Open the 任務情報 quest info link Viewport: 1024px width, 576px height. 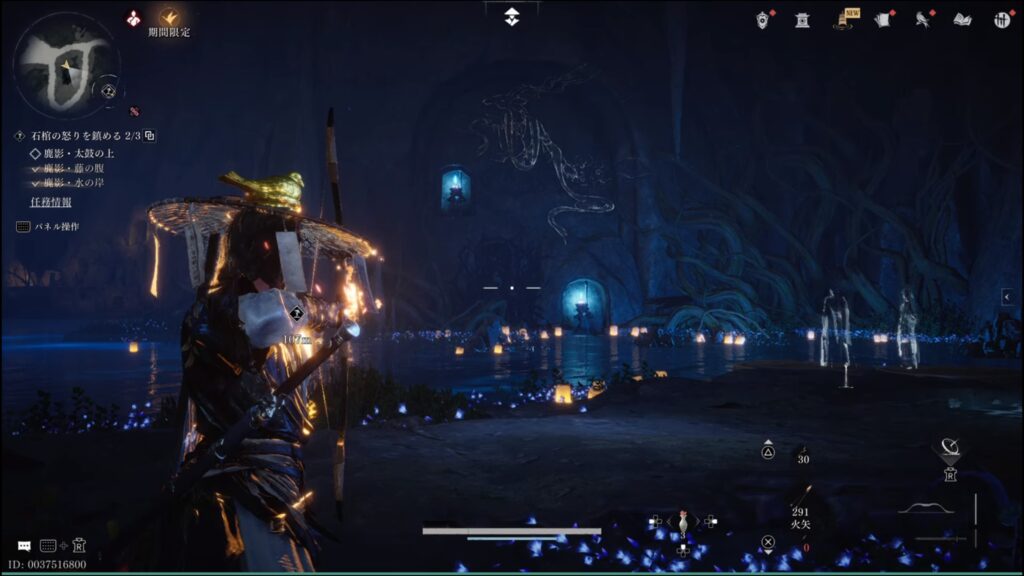pos(51,202)
